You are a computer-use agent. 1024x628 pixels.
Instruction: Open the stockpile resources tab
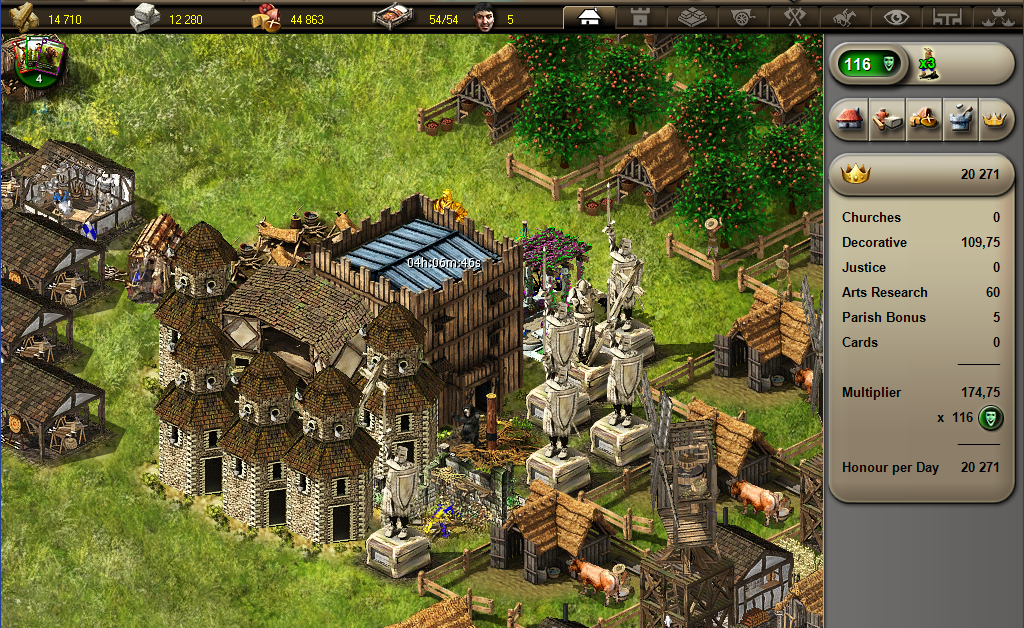click(692, 17)
